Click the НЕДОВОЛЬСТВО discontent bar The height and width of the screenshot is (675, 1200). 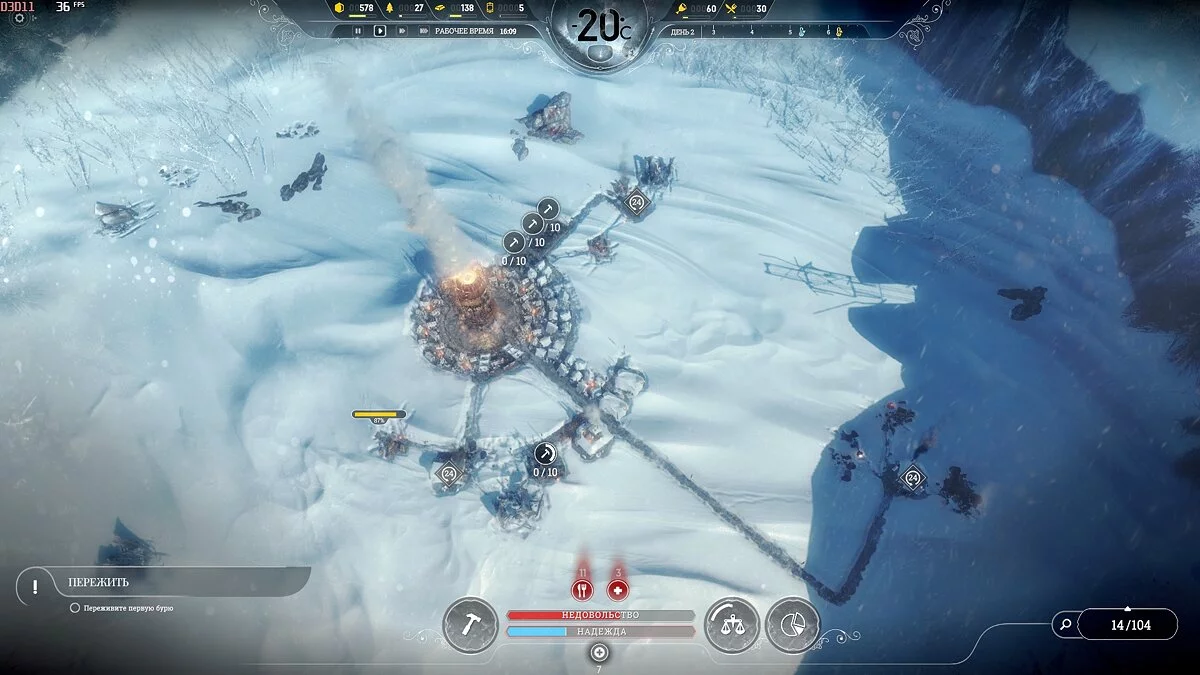point(600,615)
